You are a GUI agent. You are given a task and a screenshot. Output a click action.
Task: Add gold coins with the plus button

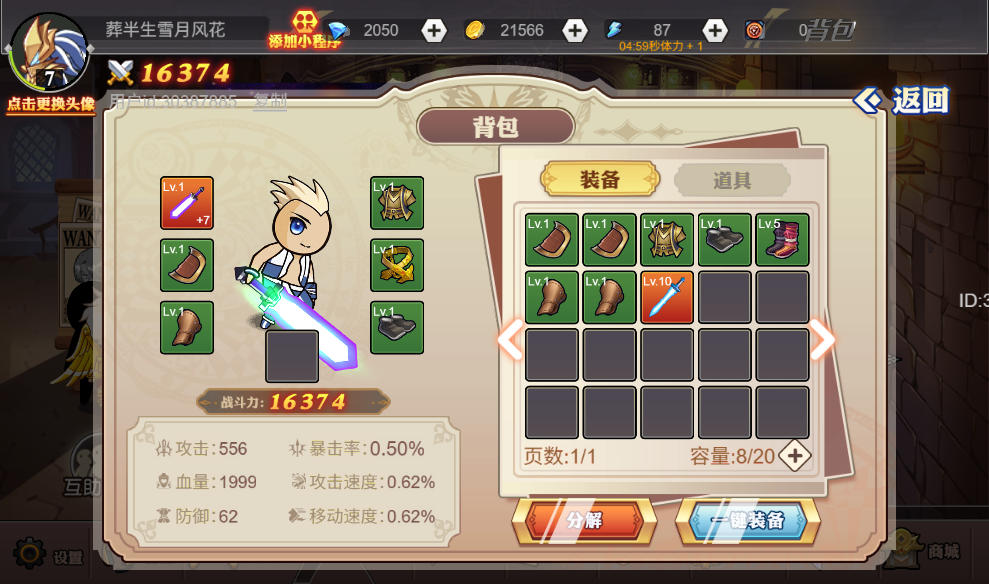coord(574,30)
